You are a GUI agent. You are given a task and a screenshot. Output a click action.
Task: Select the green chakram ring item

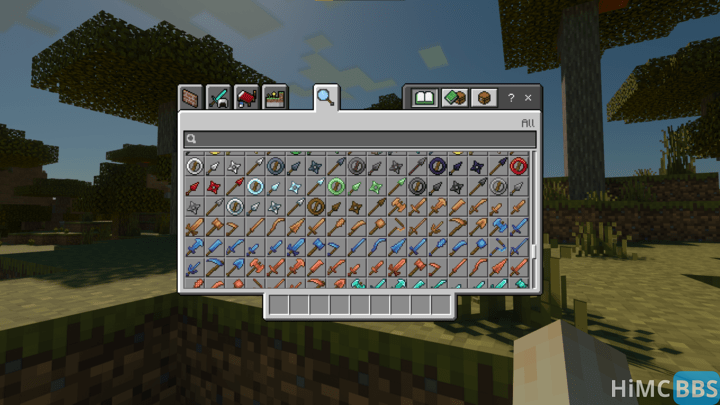click(336, 186)
